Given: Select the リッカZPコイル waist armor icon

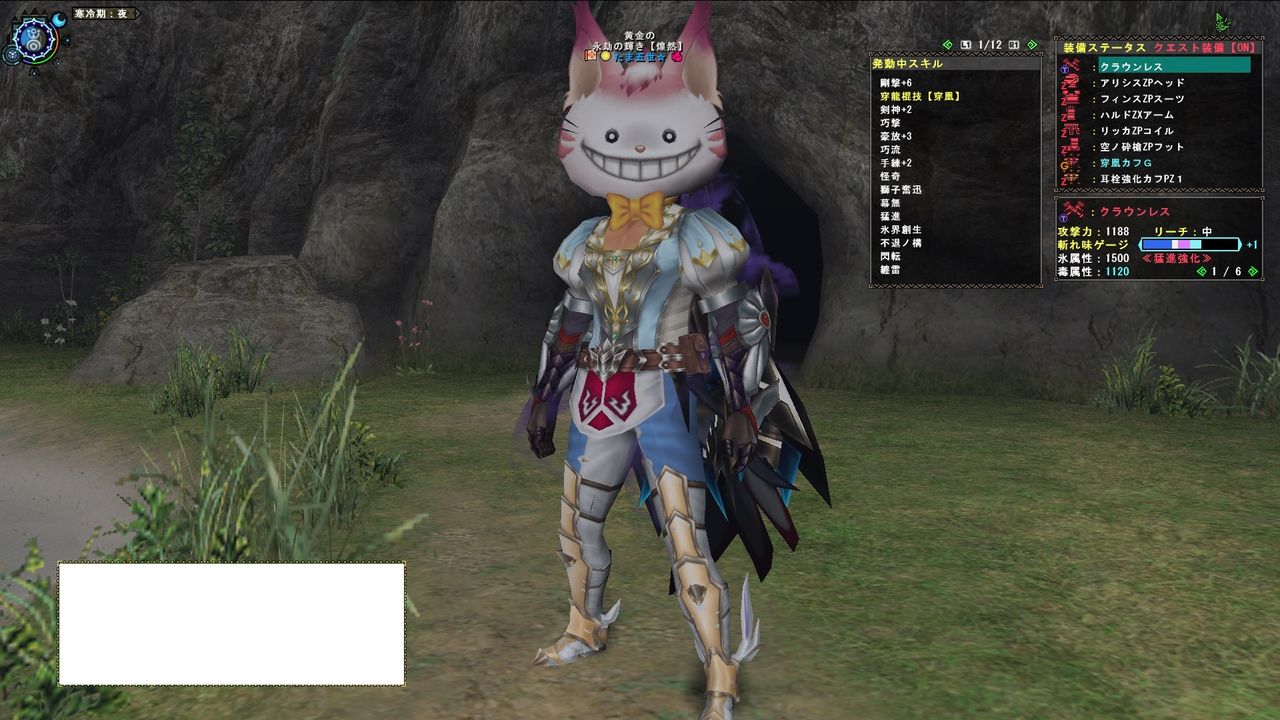Looking at the screenshot, I should [x=1069, y=130].
